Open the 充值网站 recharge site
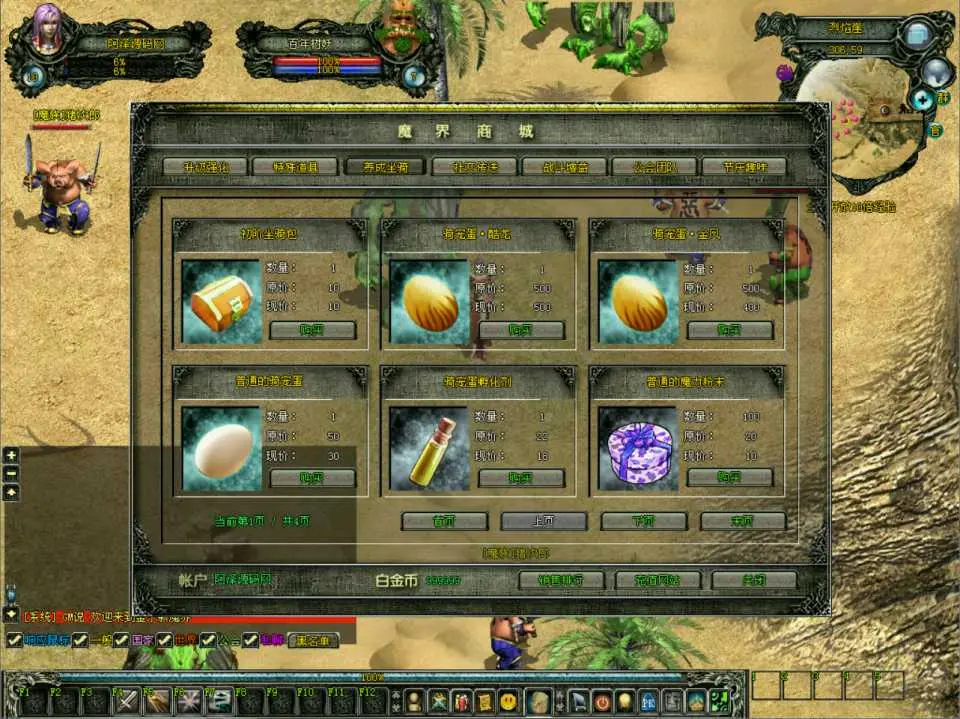960x719 pixels. pyautogui.click(x=657, y=580)
